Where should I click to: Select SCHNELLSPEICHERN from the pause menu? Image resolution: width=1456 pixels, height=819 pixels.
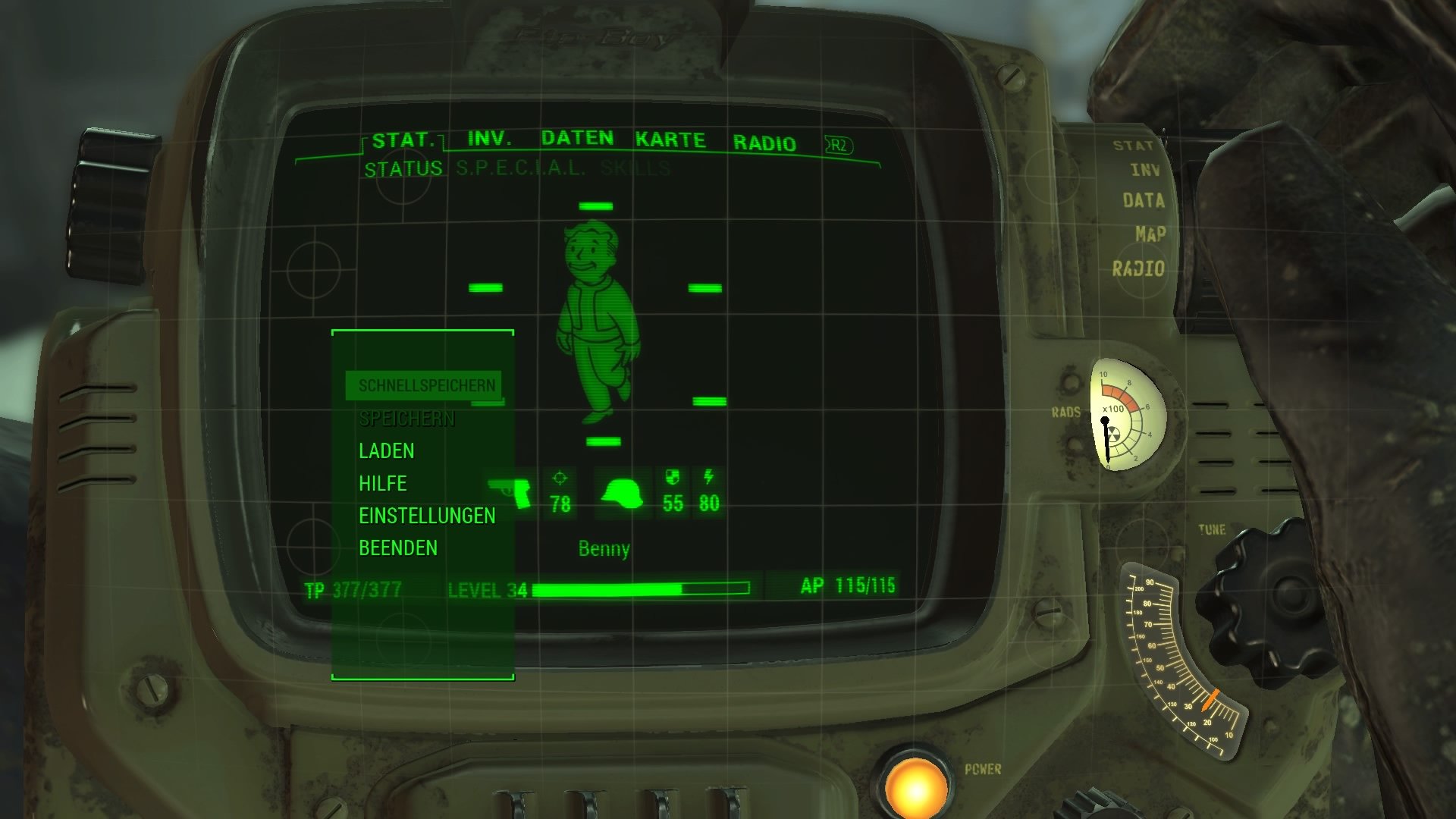(x=427, y=385)
